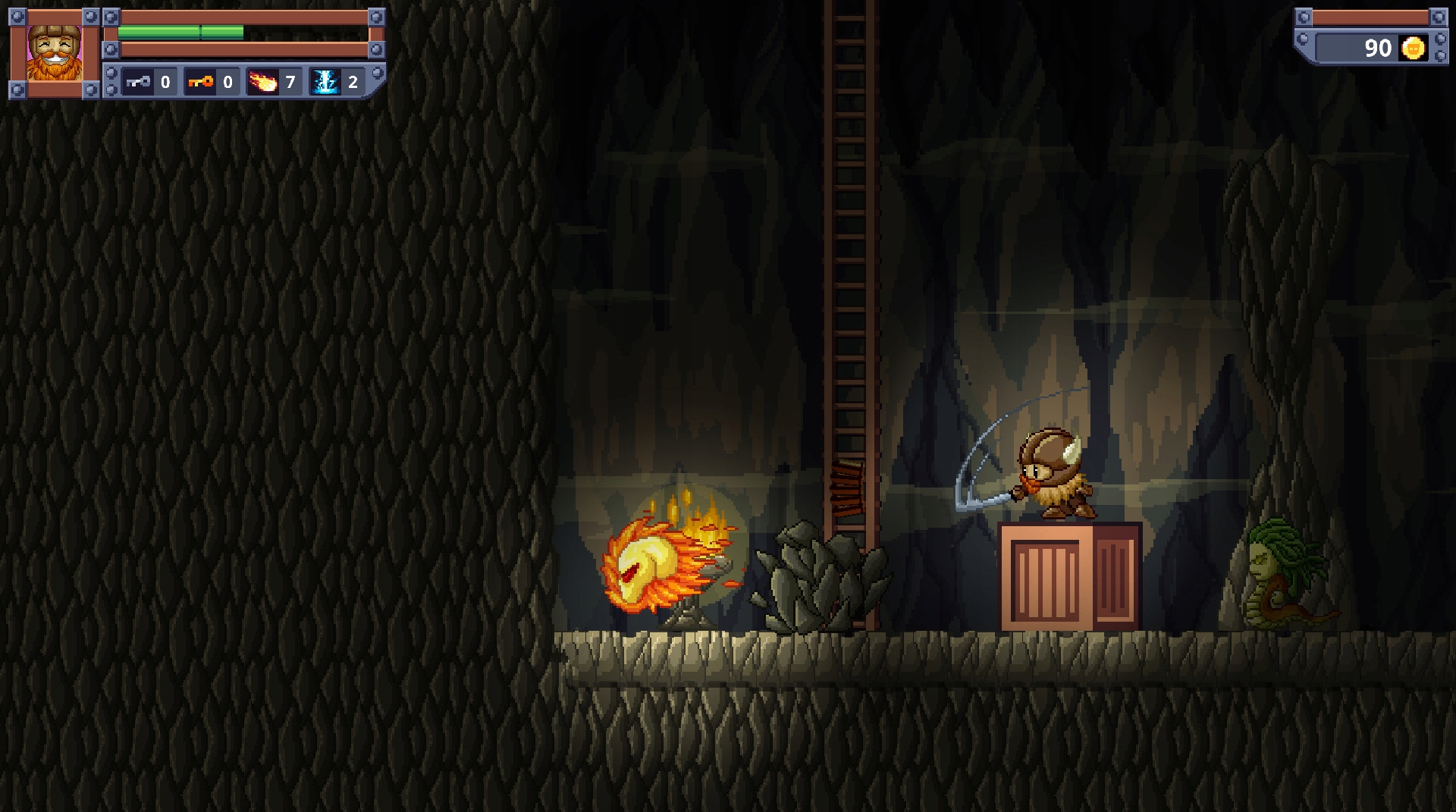Activate the fireball spell icon

click(x=263, y=82)
